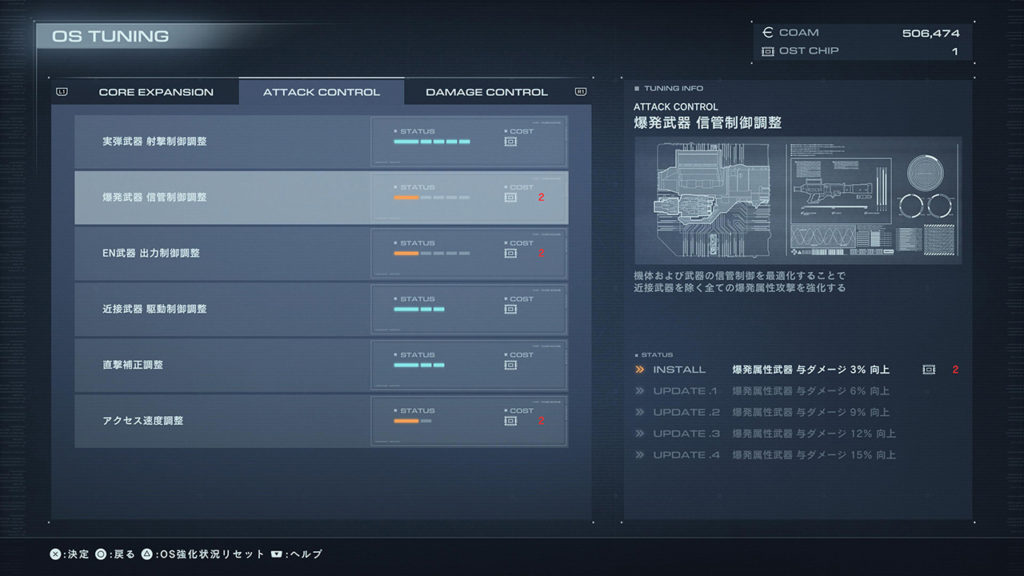The image size is (1024, 576).
Task: Switch to the CORE EXPANSION tab
Action: point(155,92)
